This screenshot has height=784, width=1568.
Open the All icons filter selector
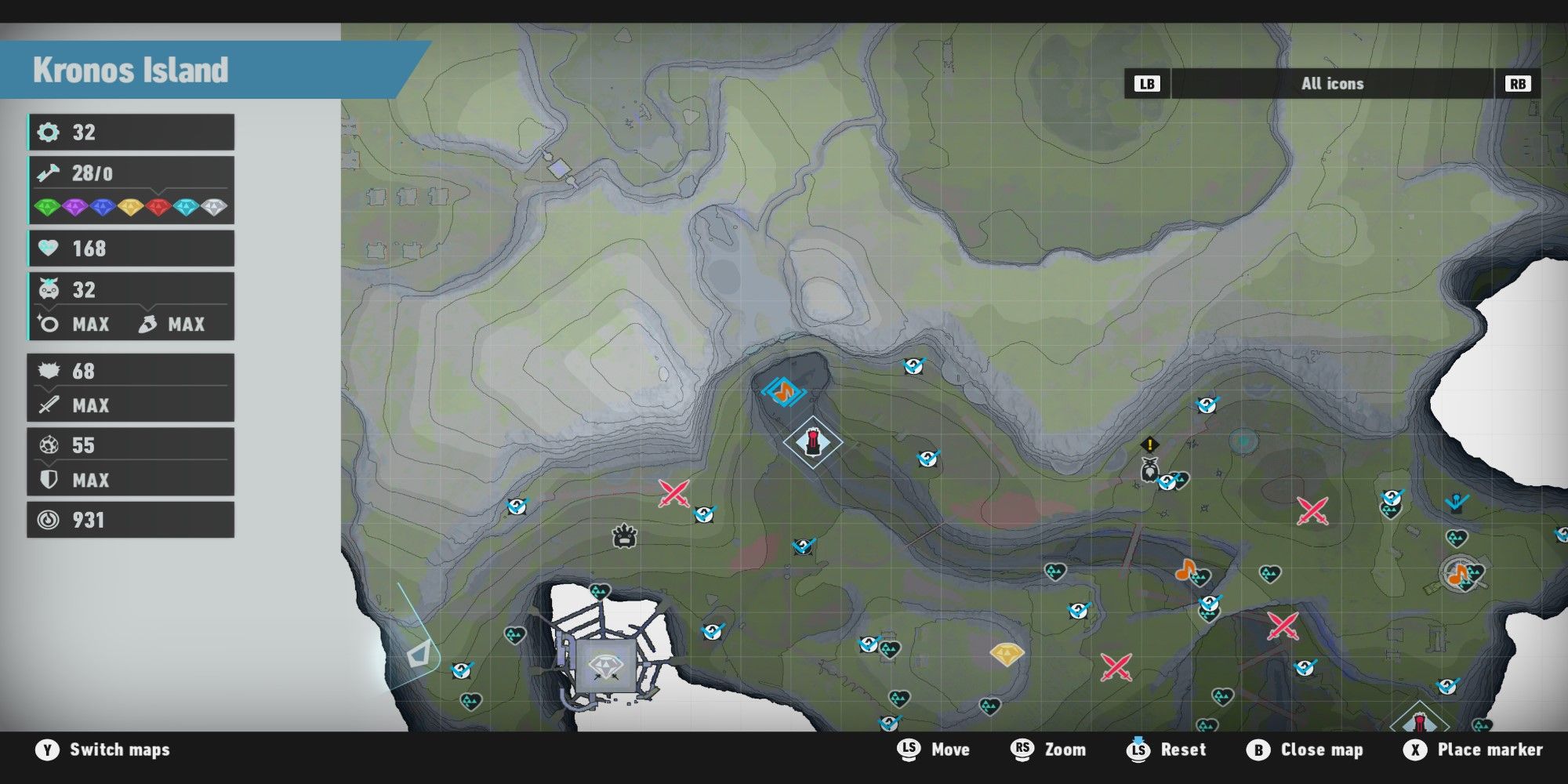click(1331, 84)
